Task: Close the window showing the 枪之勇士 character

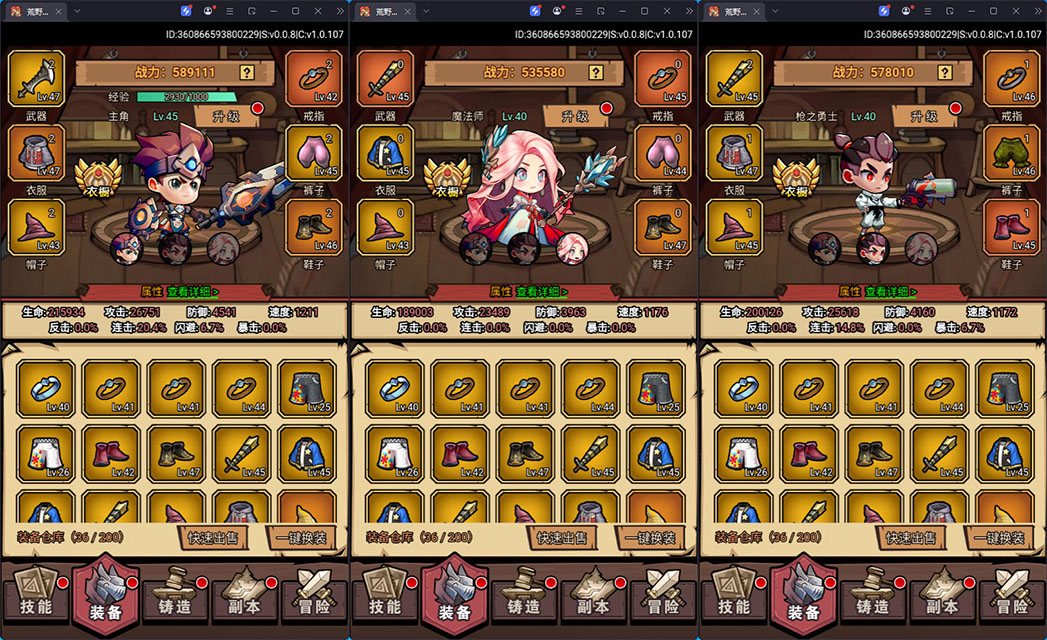Action: 1016,11
